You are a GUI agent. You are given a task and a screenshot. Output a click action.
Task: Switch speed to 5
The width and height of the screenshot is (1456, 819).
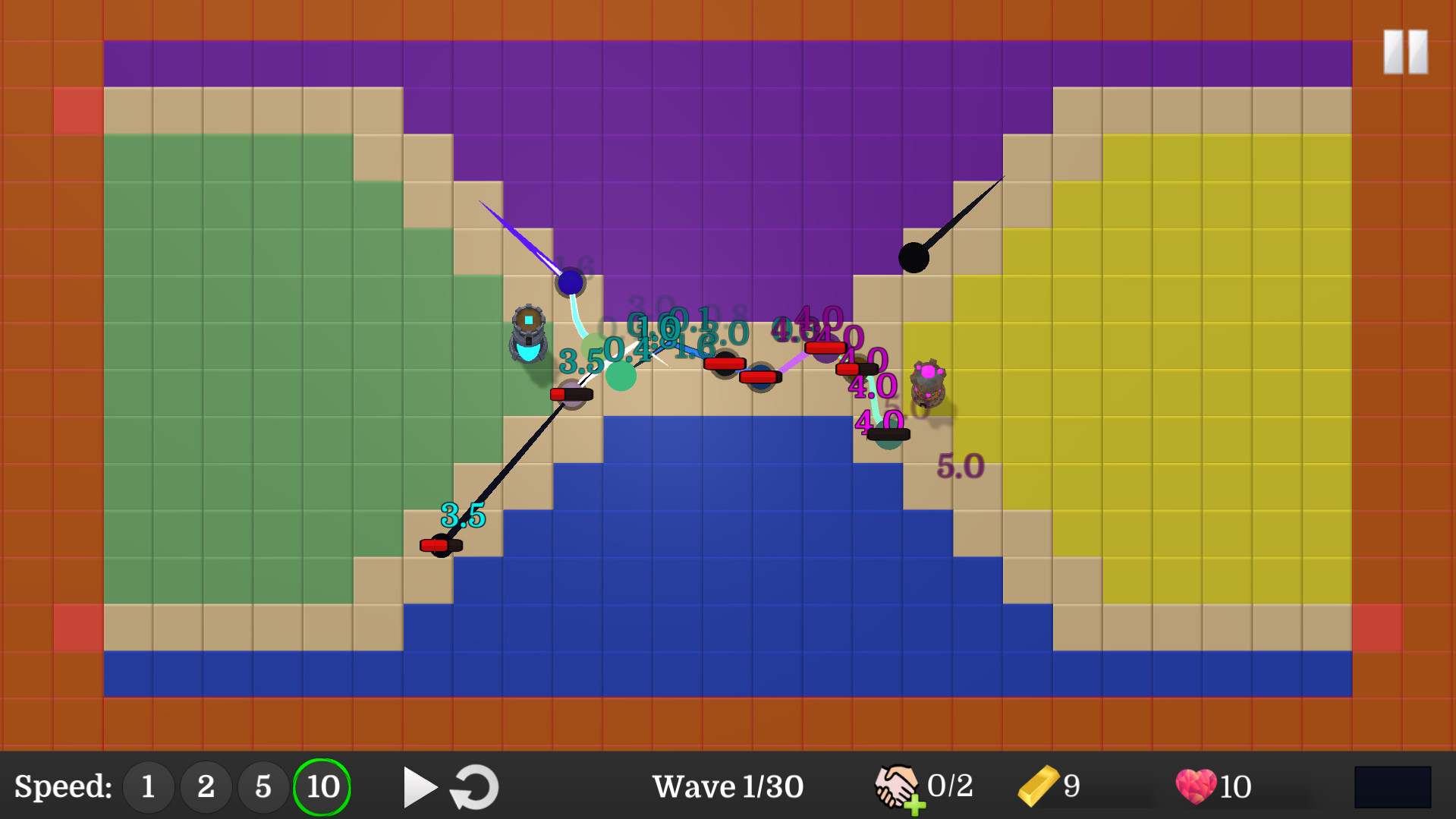(x=263, y=786)
